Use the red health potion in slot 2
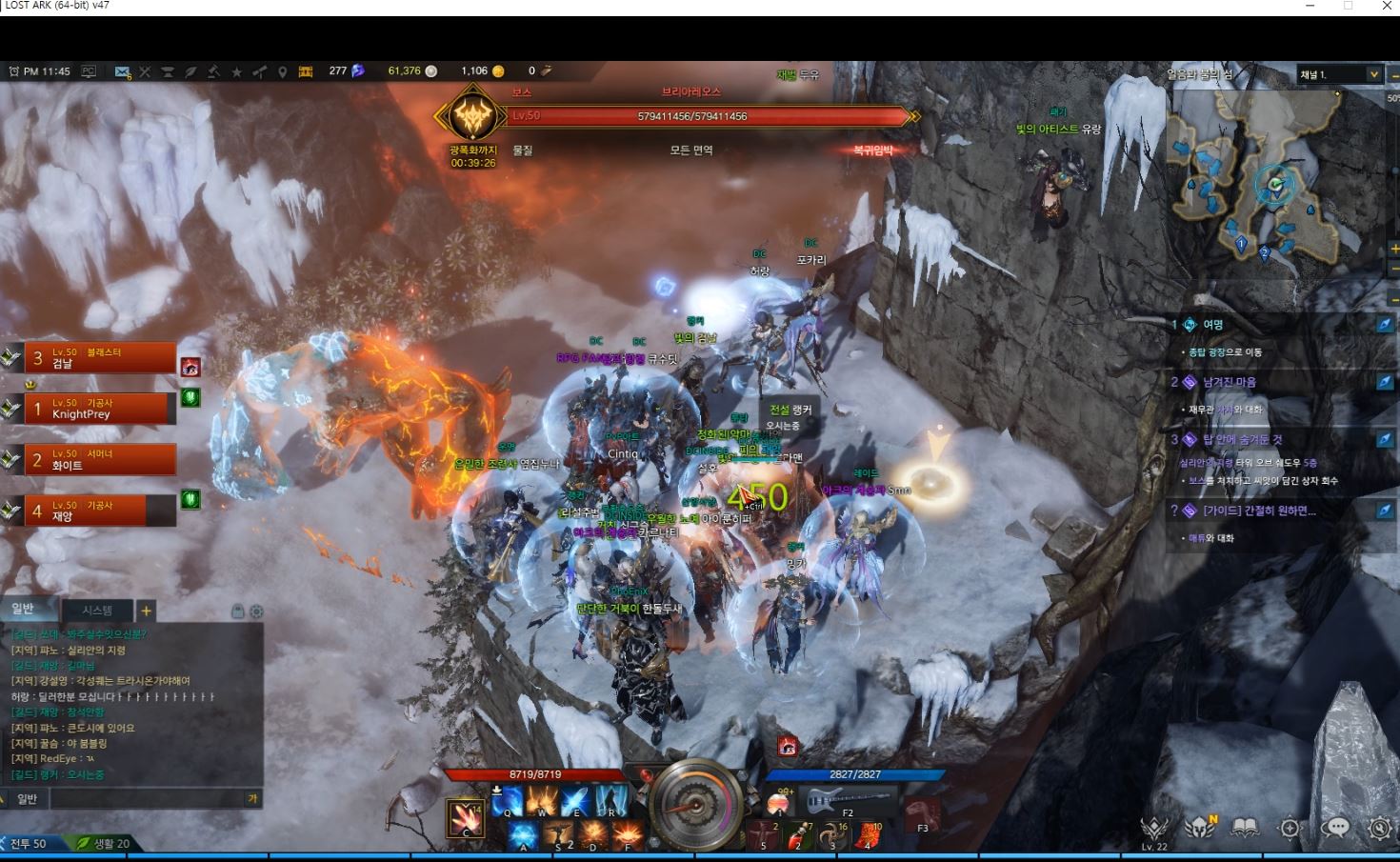The width and height of the screenshot is (1400, 862). pos(800,835)
